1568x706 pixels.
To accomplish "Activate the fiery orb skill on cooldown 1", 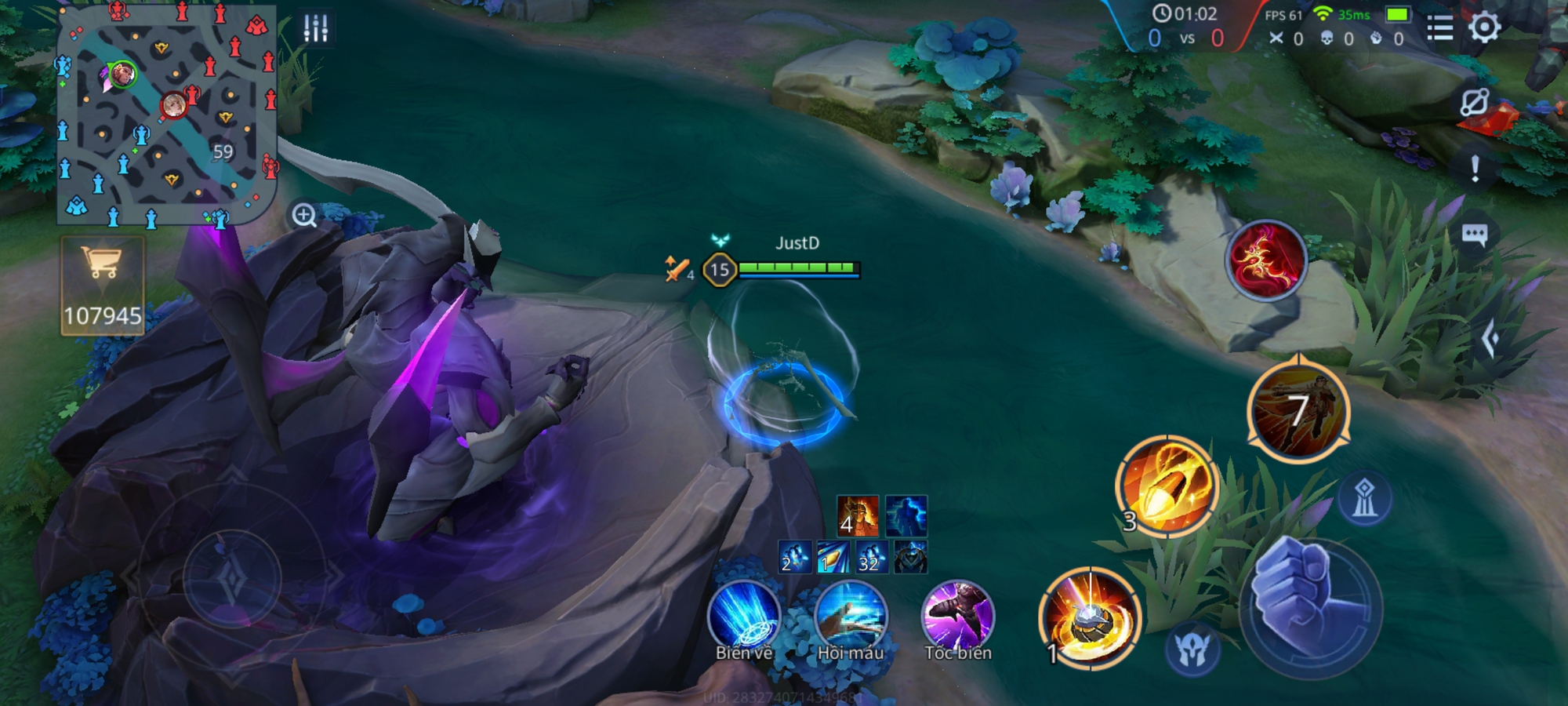I will coord(1089,618).
